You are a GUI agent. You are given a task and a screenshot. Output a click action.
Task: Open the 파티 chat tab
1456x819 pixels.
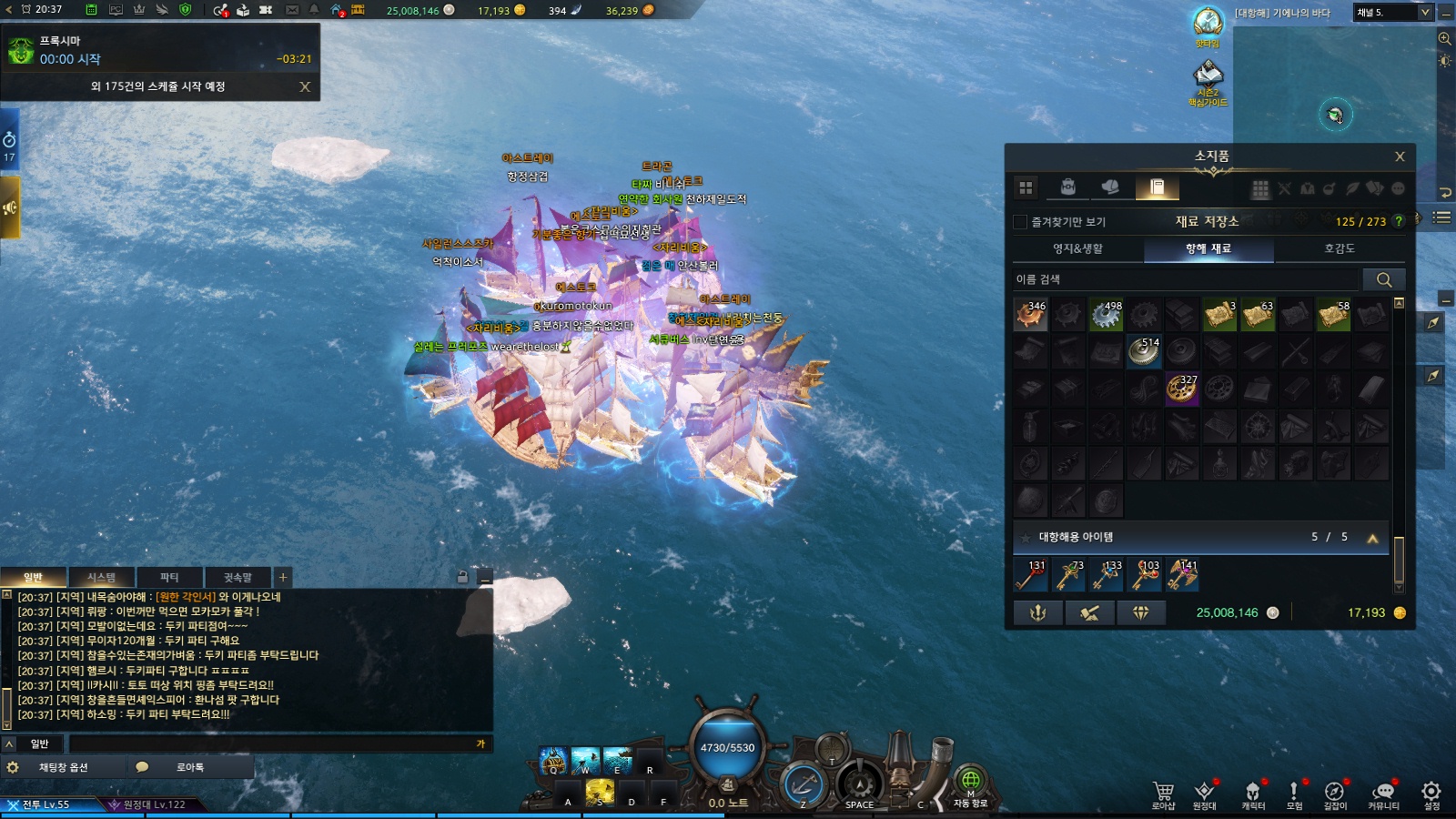[169, 577]
